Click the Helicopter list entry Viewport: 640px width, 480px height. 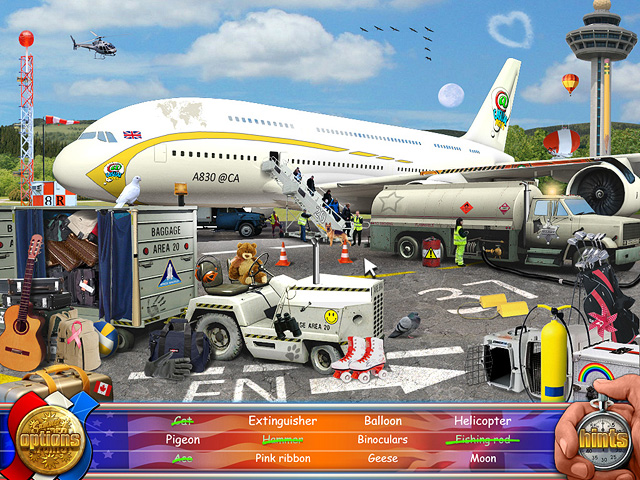click(x=482, y=421)
